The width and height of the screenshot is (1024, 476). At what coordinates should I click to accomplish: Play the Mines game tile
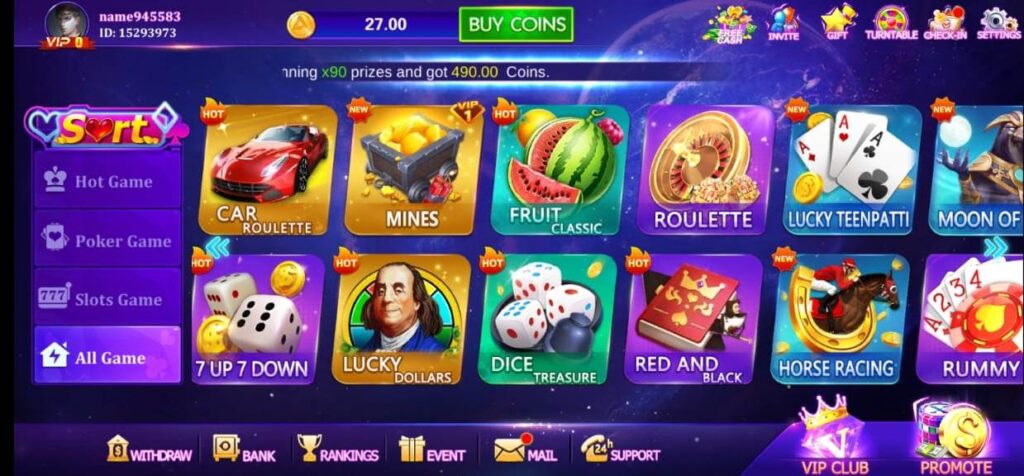pyautogui.click(x=412, y=172)
